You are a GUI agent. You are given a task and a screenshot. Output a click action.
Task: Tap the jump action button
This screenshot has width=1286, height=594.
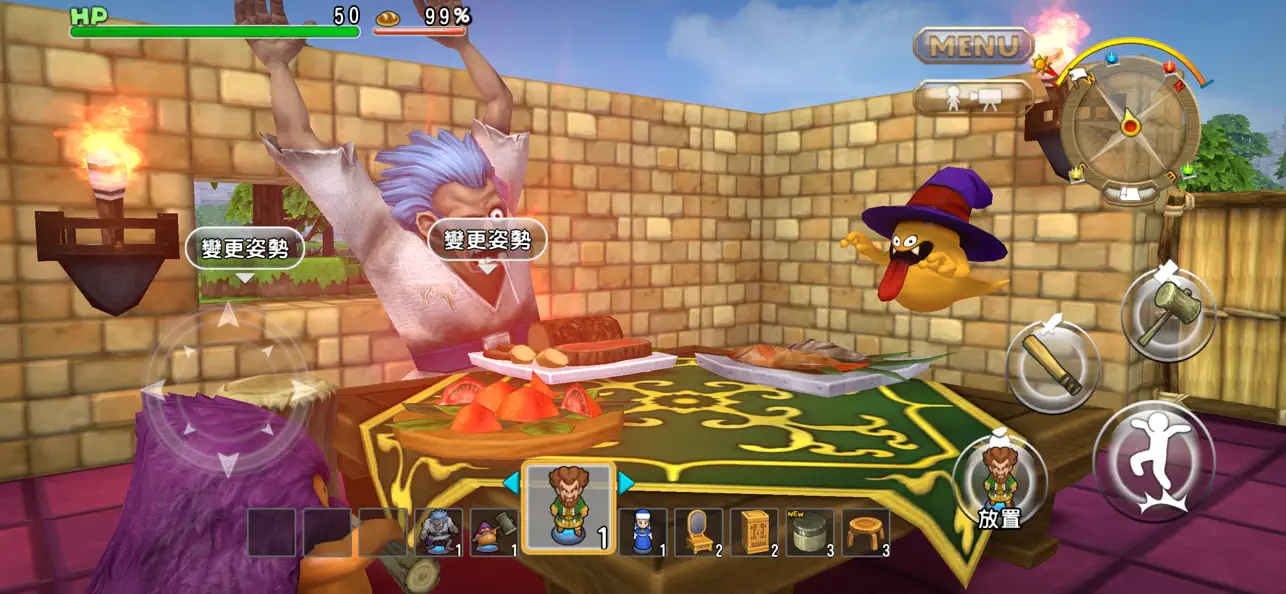pyautogui.click(x=1153, y=461)
